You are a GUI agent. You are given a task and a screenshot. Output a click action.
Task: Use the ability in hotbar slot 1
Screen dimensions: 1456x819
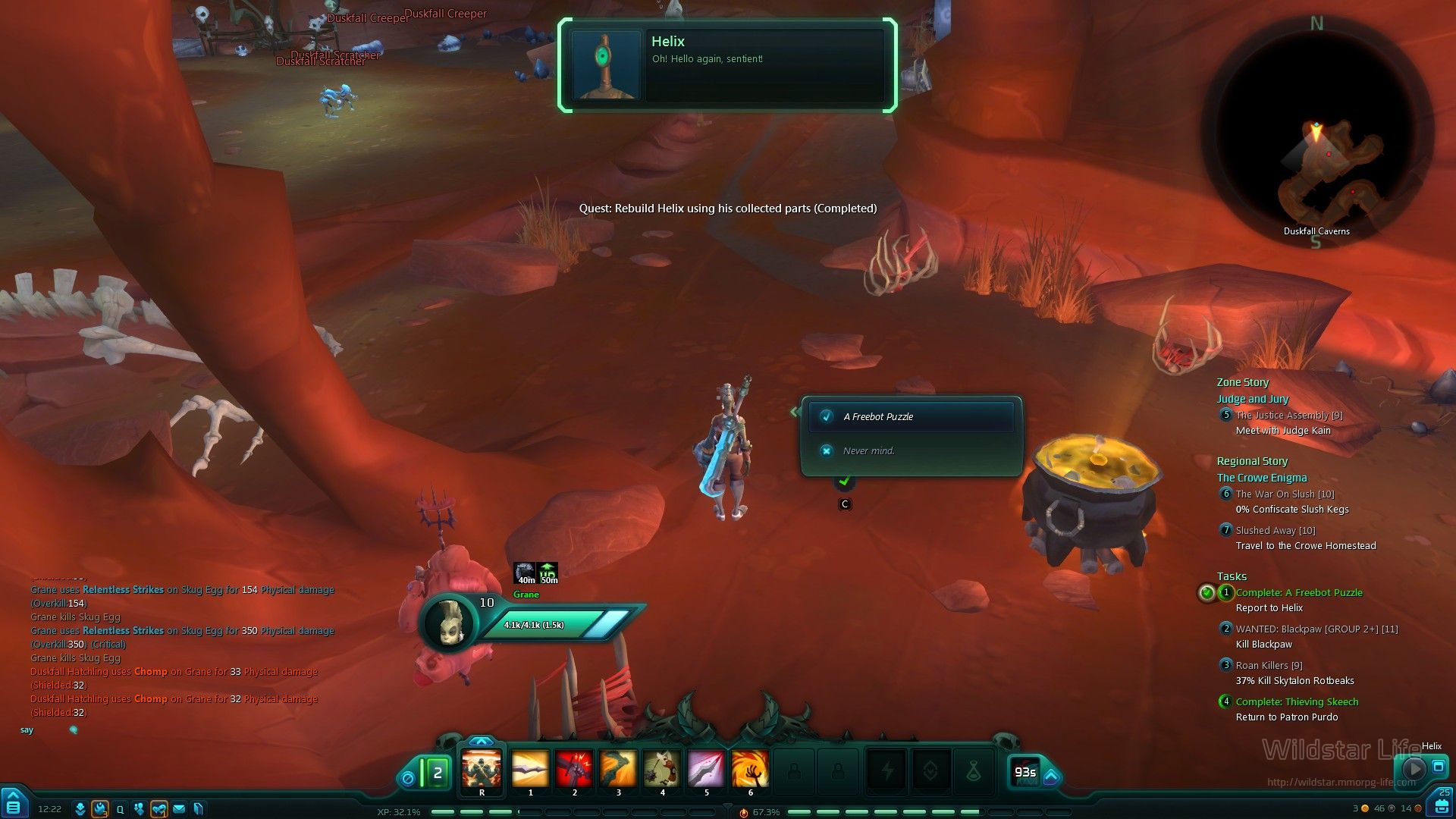[530, 769]
